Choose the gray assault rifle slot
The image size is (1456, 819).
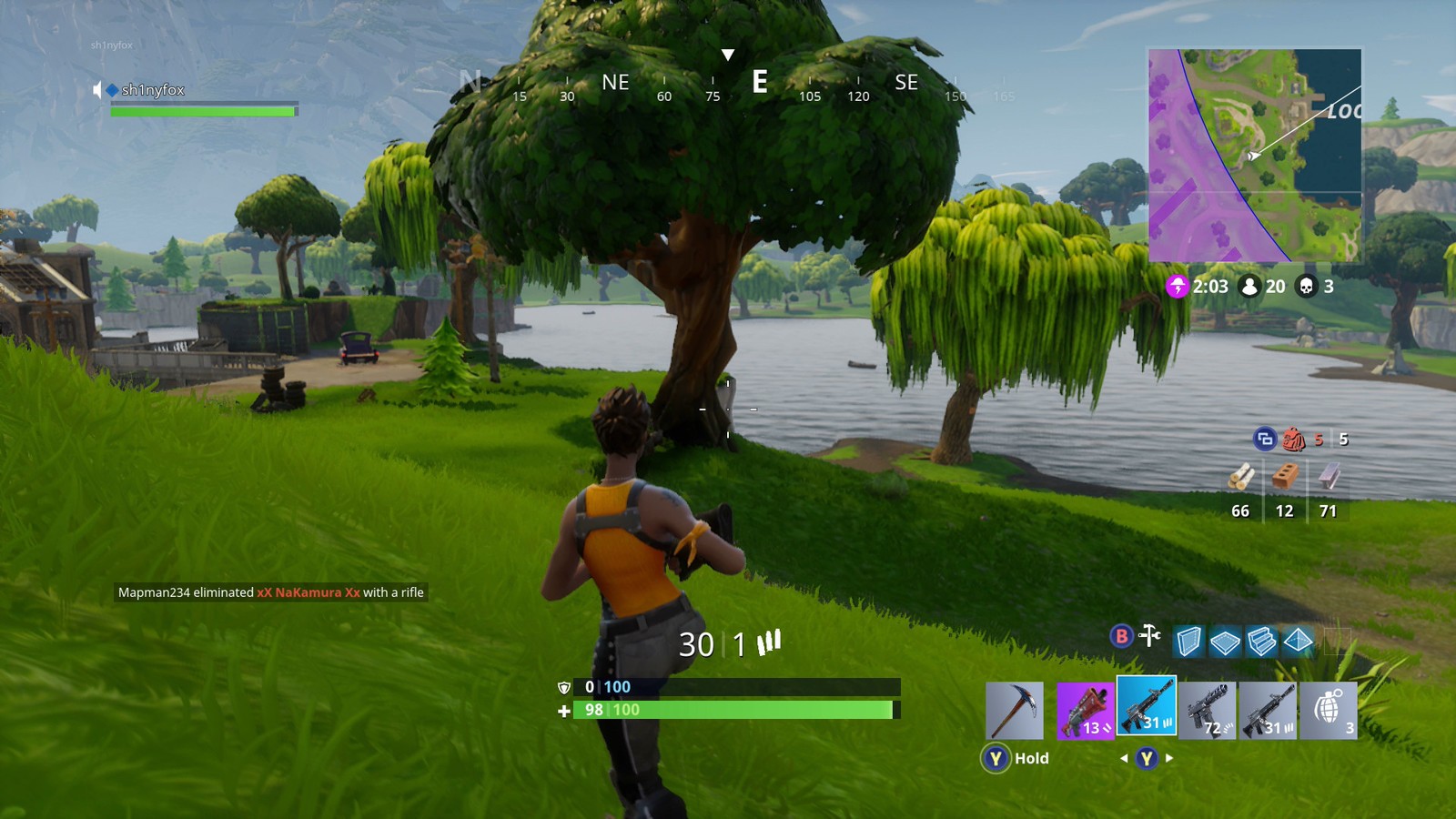click(x=1268, y=711)
